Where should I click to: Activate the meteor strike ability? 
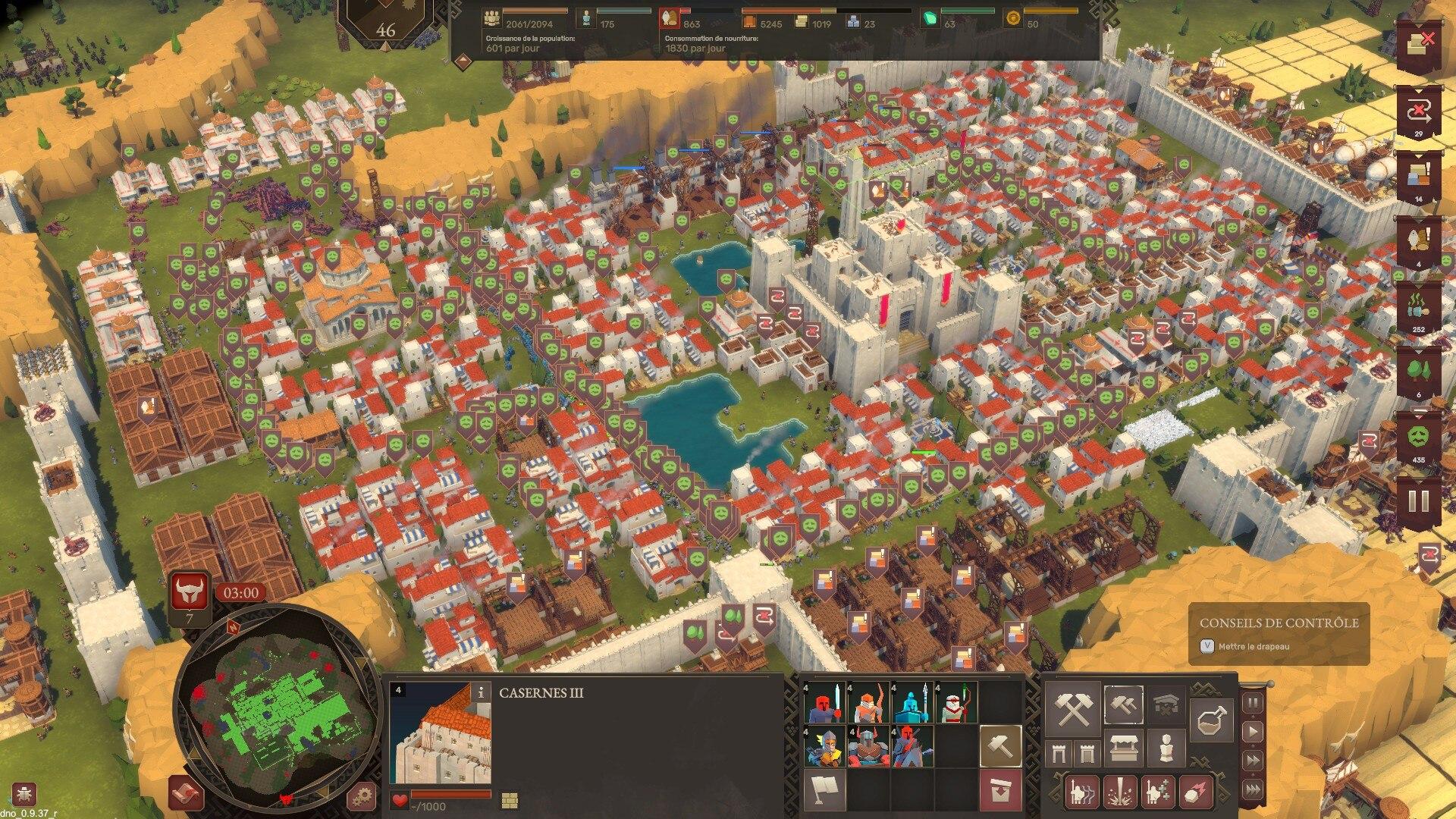1195,792
